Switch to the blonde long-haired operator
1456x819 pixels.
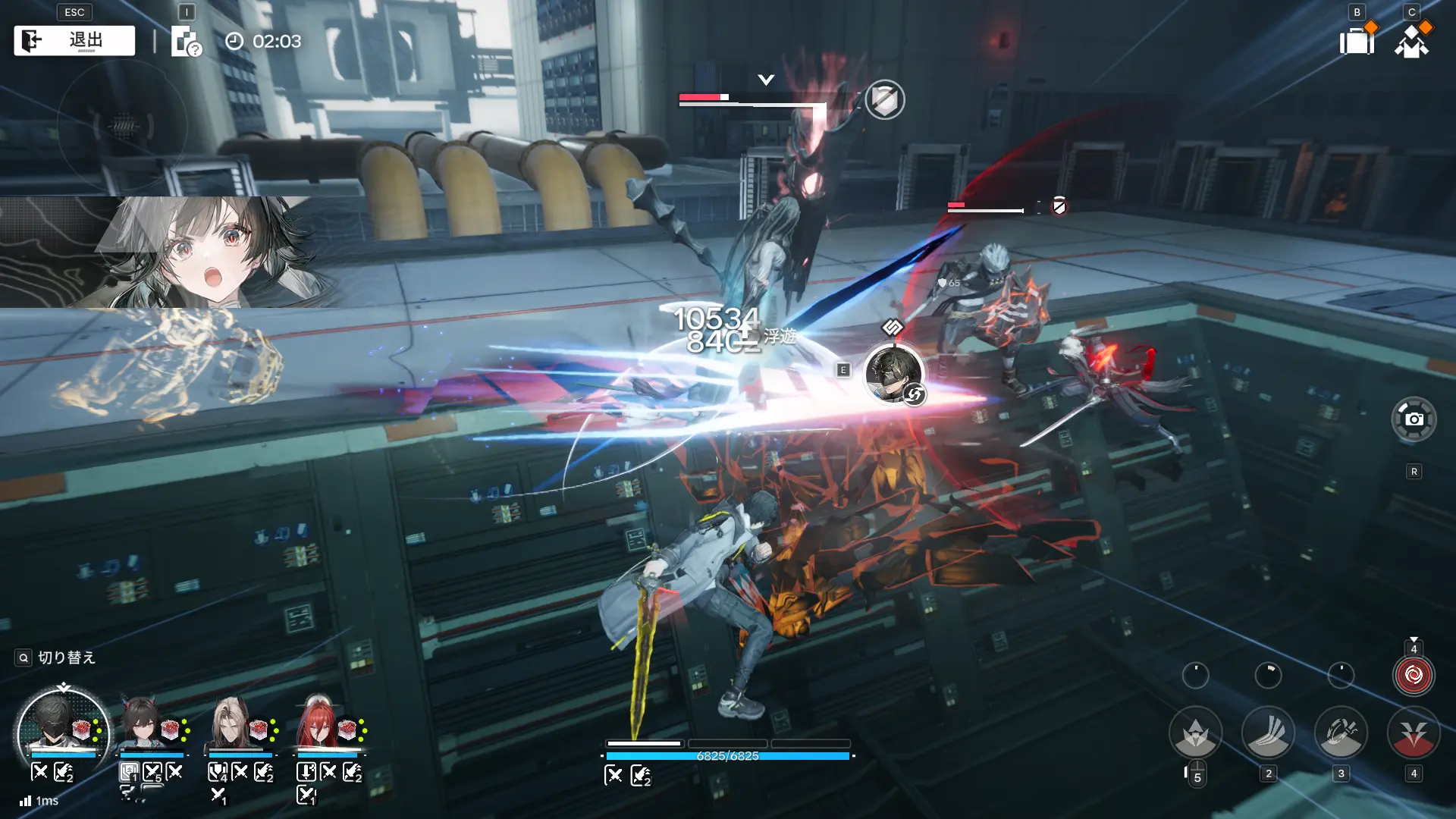[231, 725]
